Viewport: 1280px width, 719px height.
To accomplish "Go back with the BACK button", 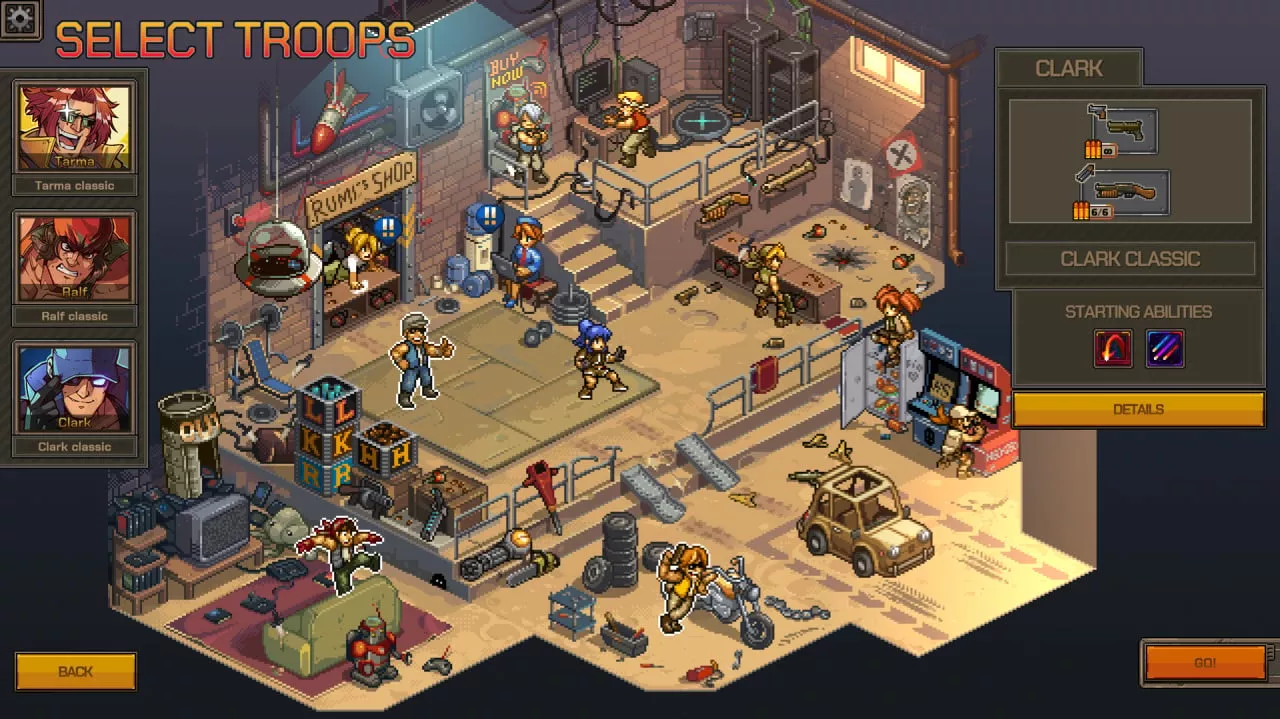I will click(x=76, y=671).
